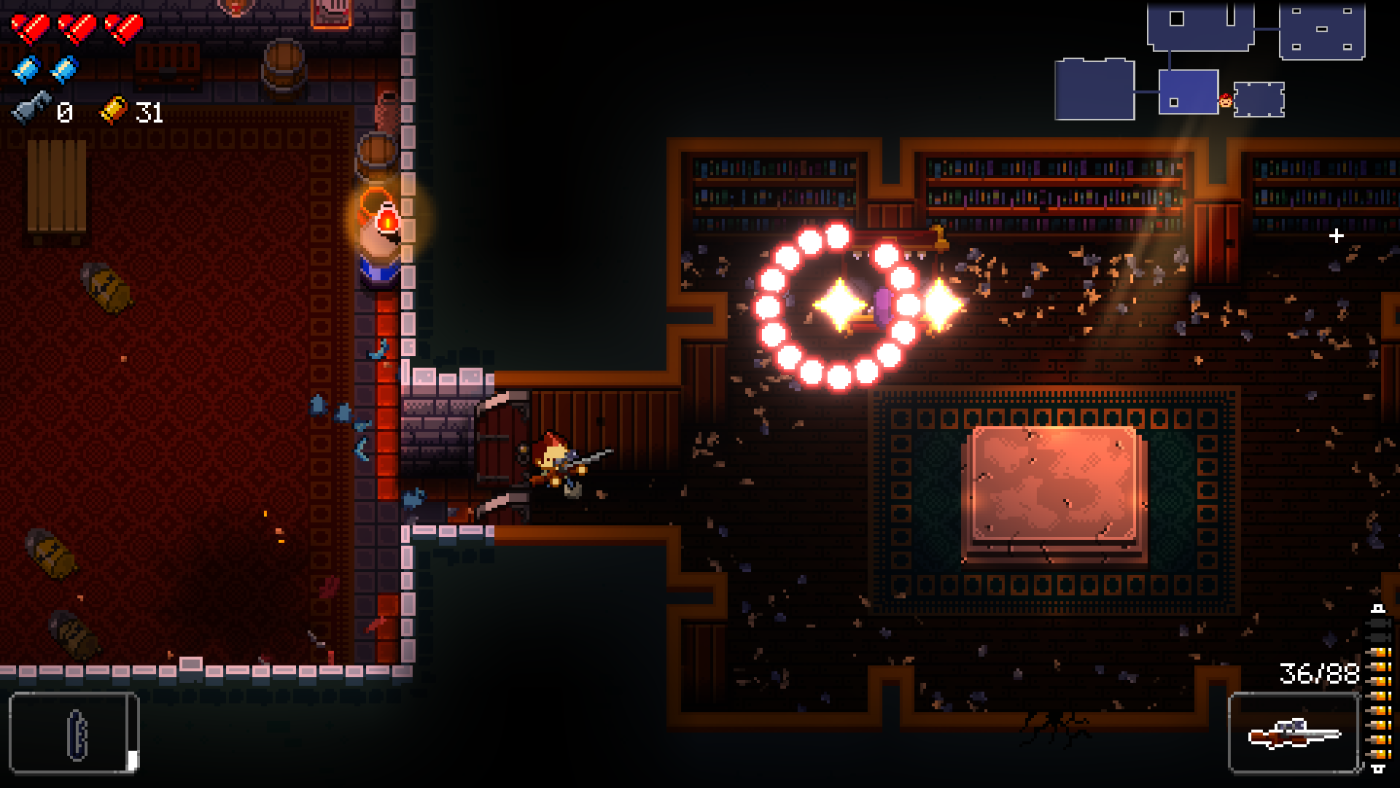Click the white crosshair reticle
This screenshot has width=1400, height=788.
pos(1336,237)
